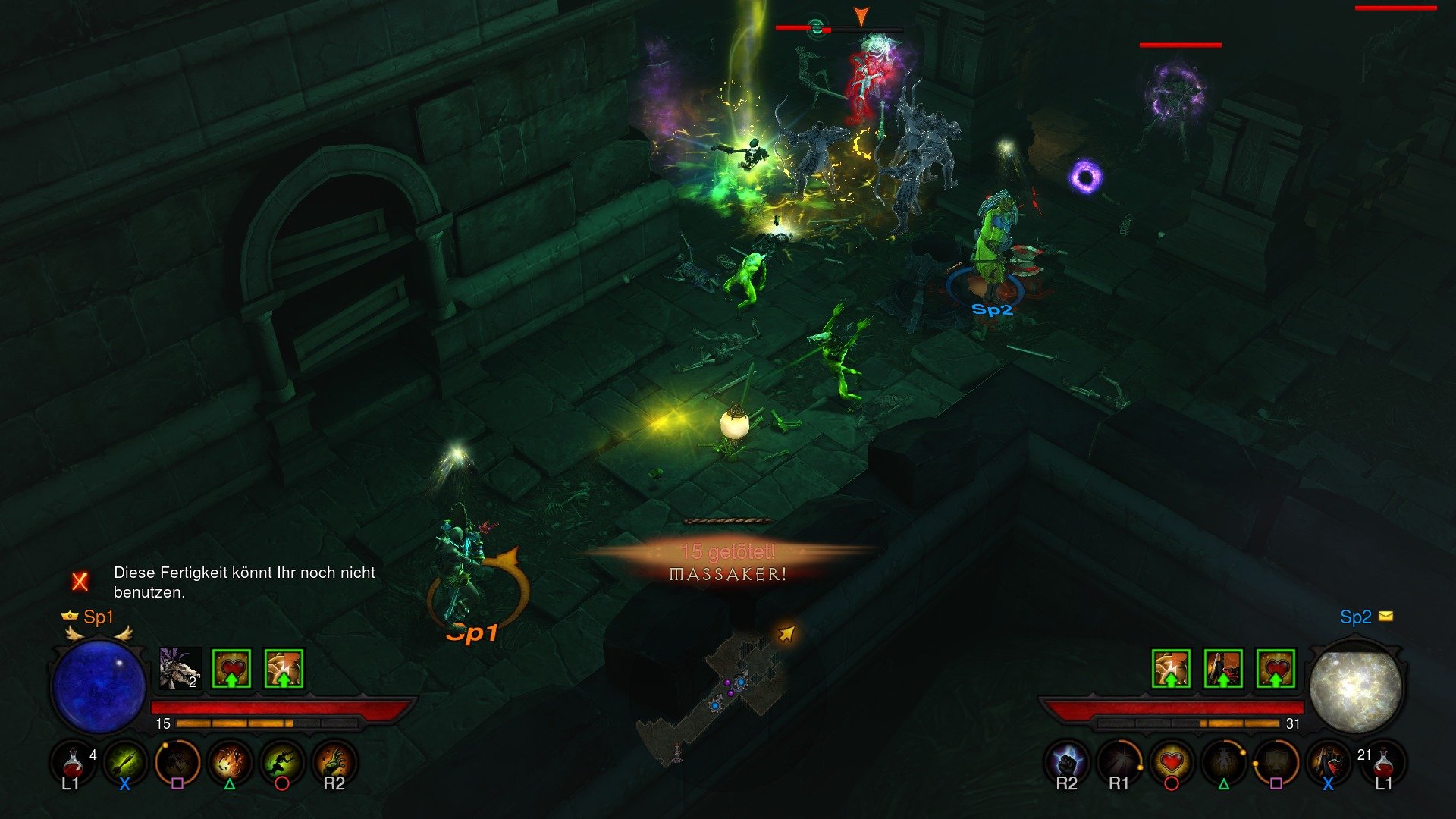The image size is (1456, 819).
Task: Click the fire bomb skill on Triangle for Sp1
Action: [x=229, y=764]
